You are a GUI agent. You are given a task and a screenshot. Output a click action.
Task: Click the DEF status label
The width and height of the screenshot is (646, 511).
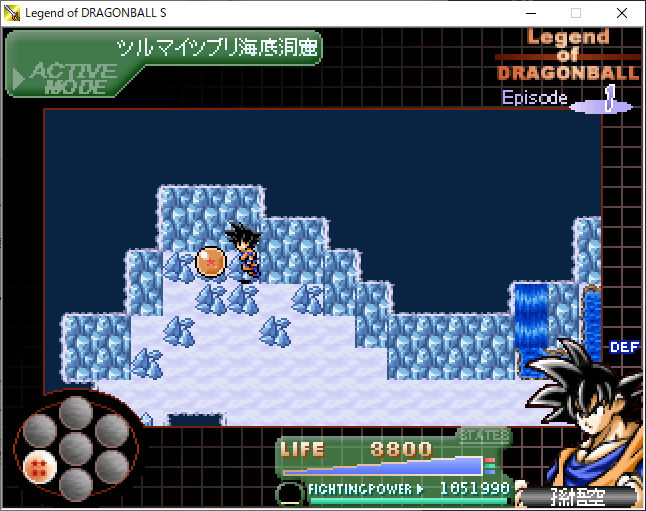[624, 347]
